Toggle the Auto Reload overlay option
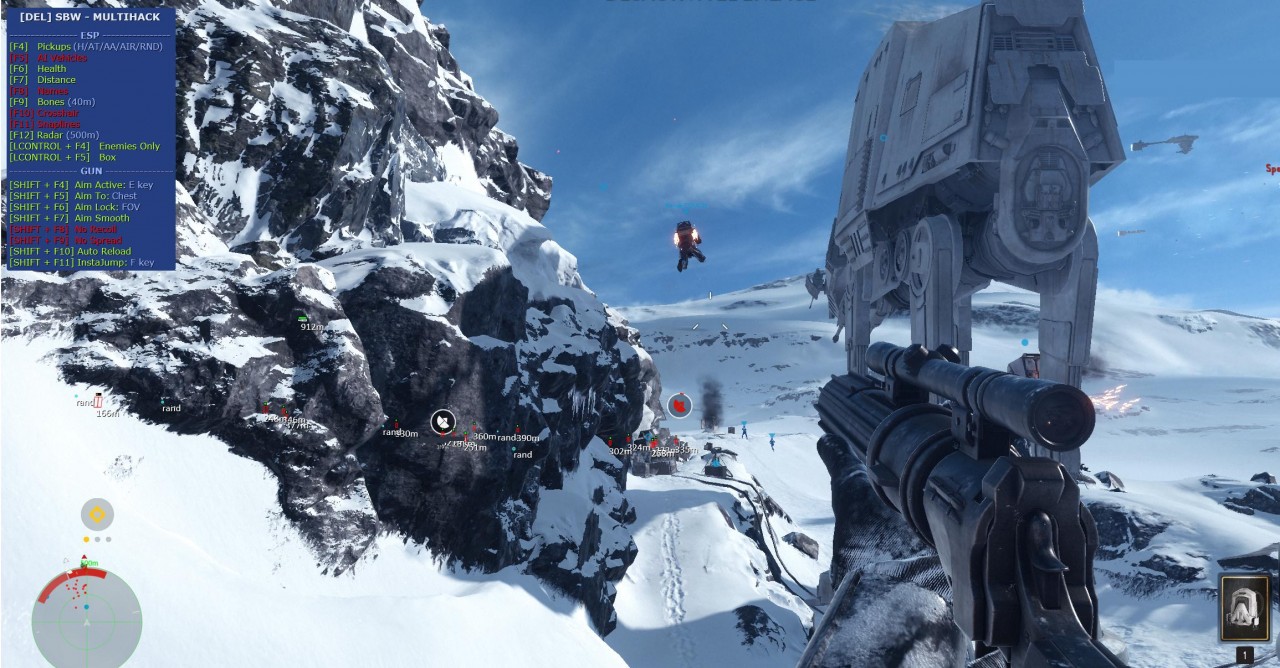The image size is (1280, 668). (82, 251)
